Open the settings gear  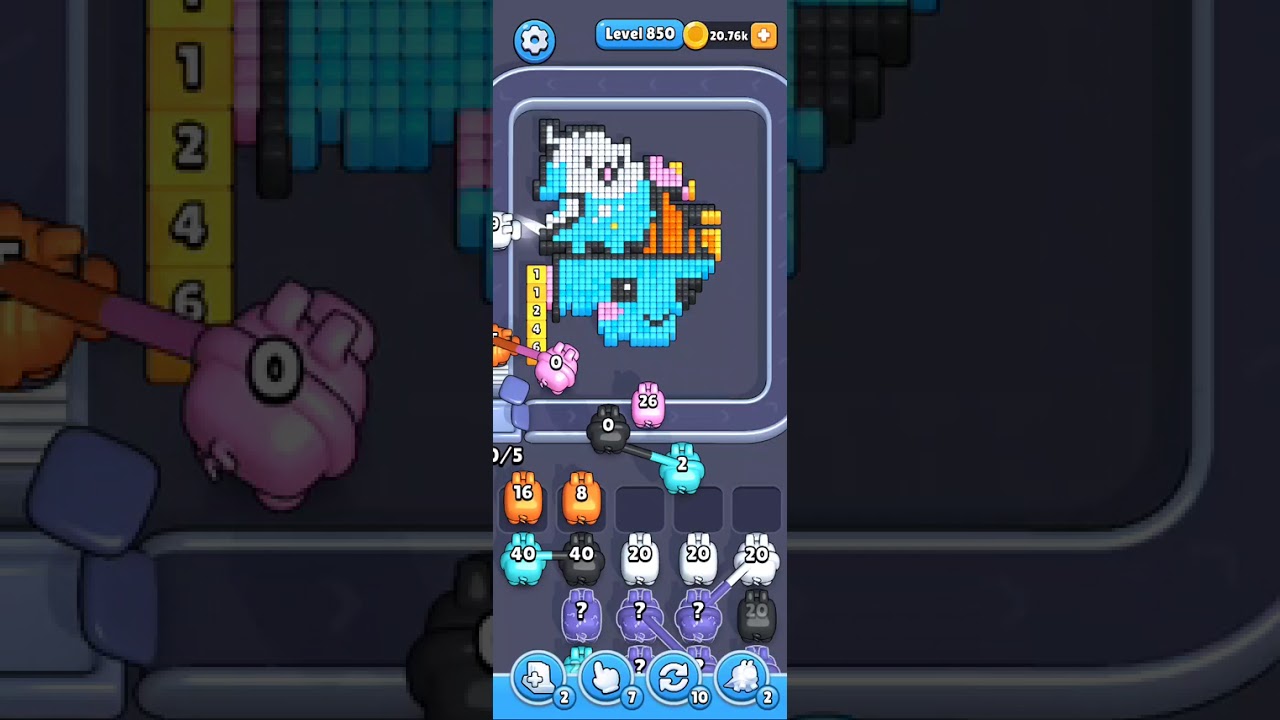click(534, 39)
